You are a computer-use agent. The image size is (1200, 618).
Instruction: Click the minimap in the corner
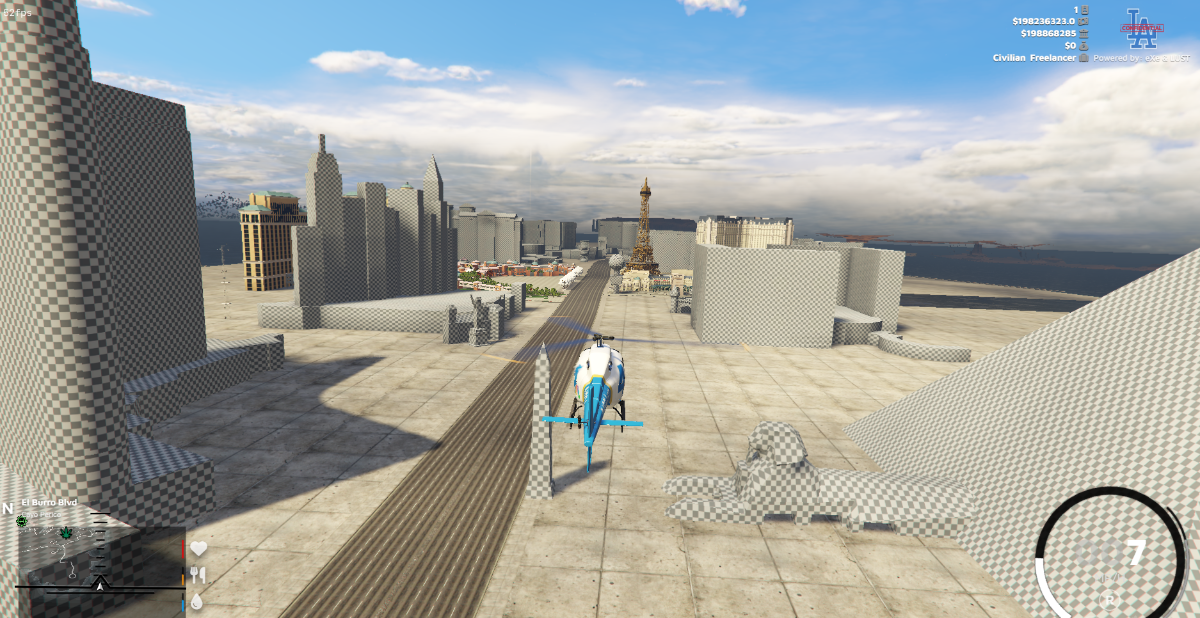pos(100,560)
